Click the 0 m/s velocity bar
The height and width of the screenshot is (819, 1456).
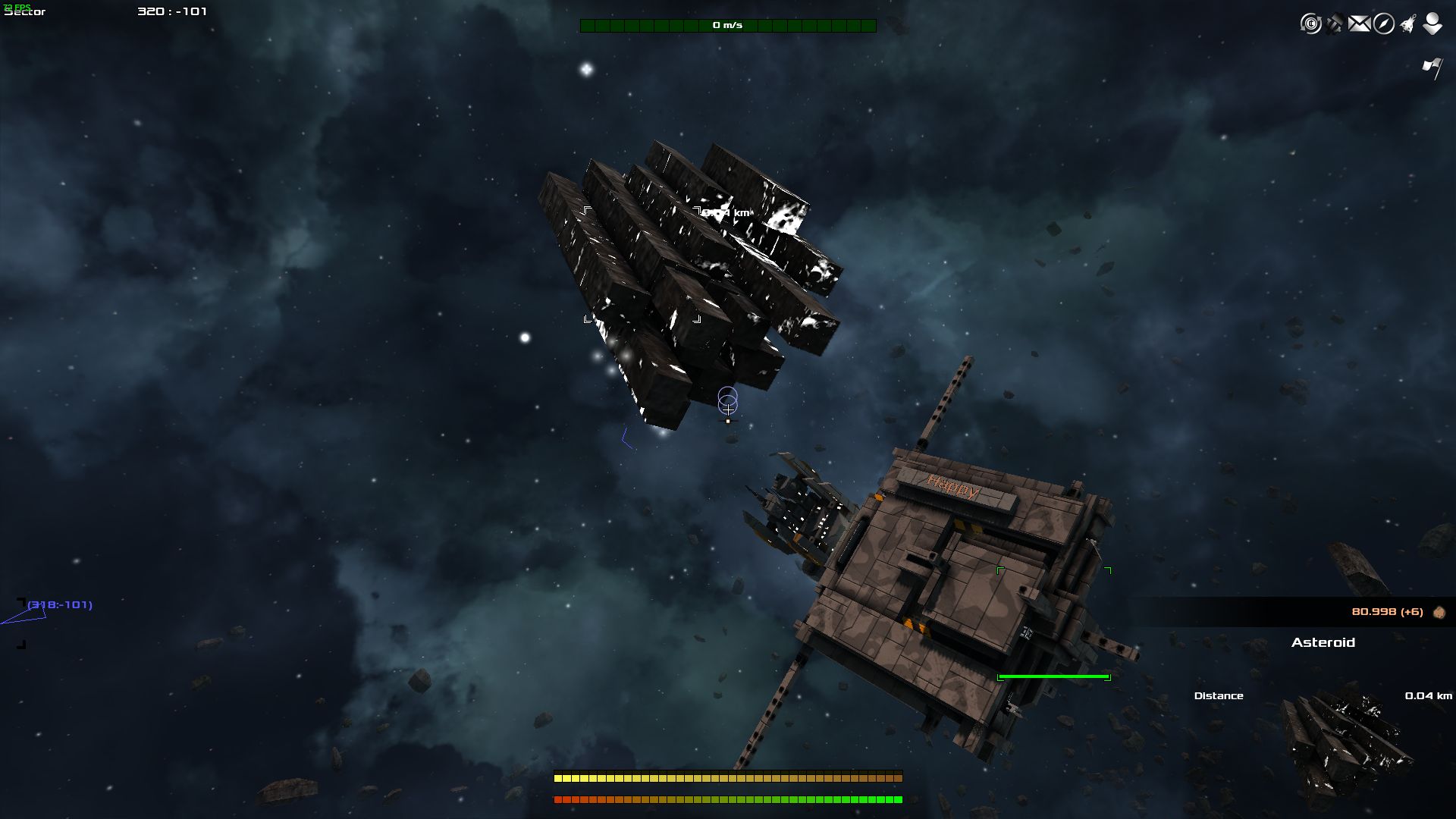pyautogui.click(x=727, y=24)
